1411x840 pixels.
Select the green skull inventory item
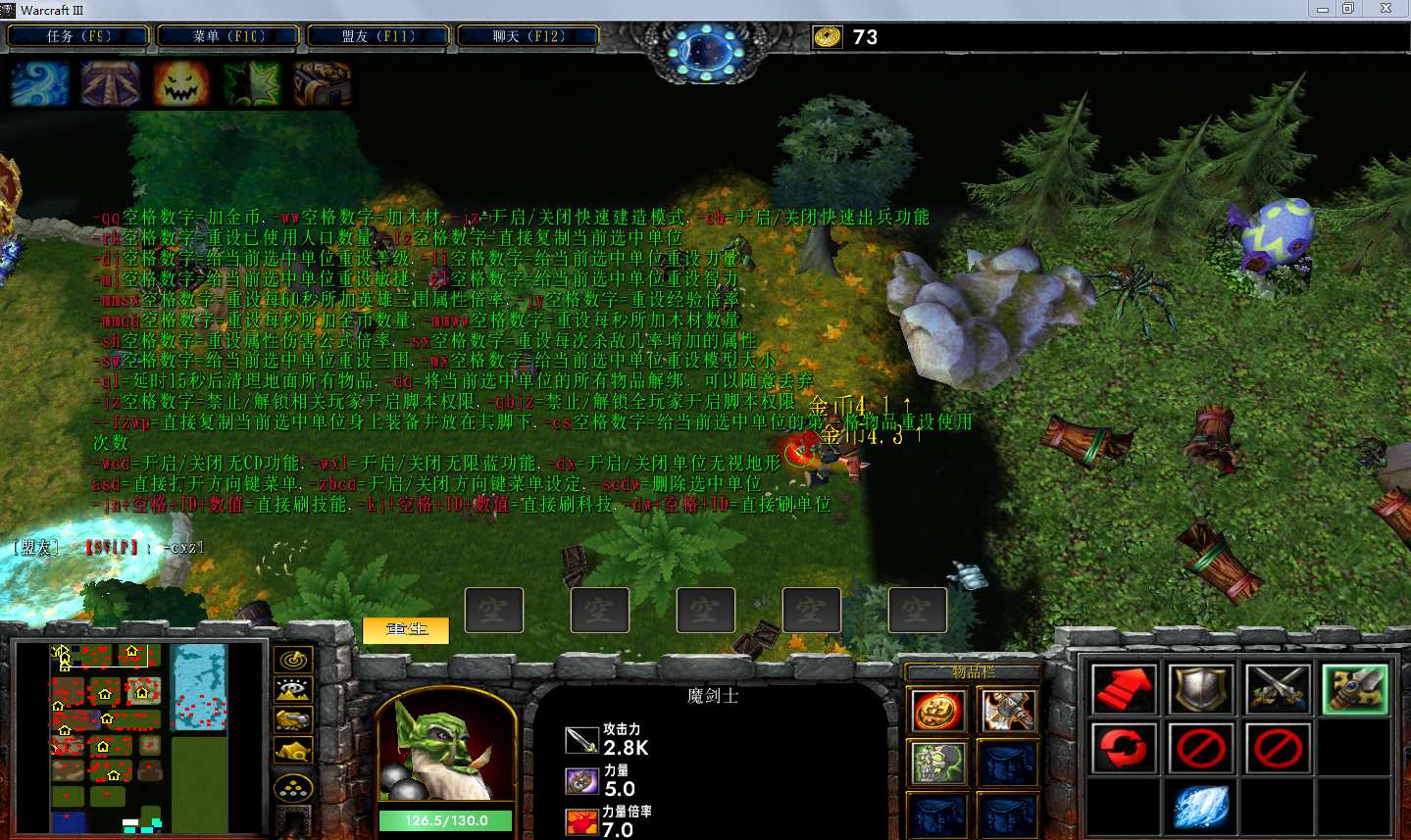pos(937,763)
